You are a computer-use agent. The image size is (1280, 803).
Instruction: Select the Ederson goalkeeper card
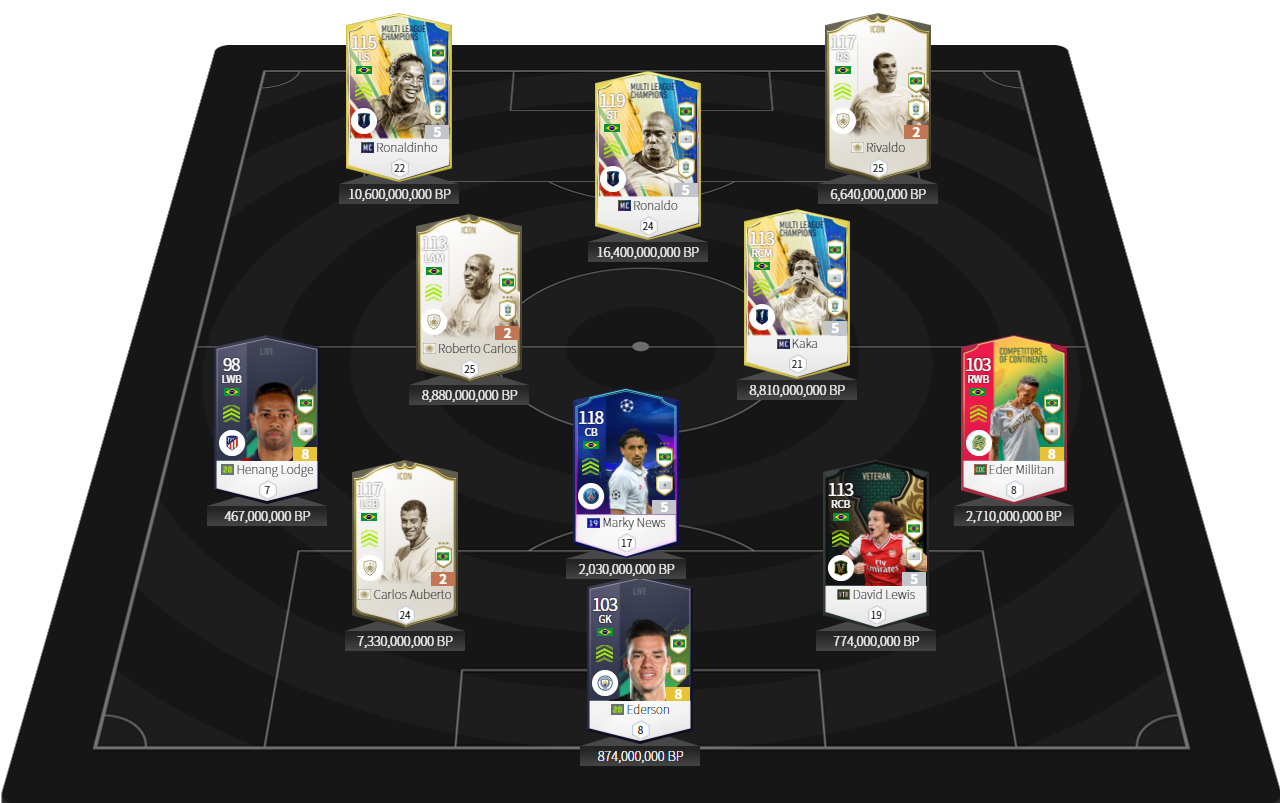tap(640, 650)
